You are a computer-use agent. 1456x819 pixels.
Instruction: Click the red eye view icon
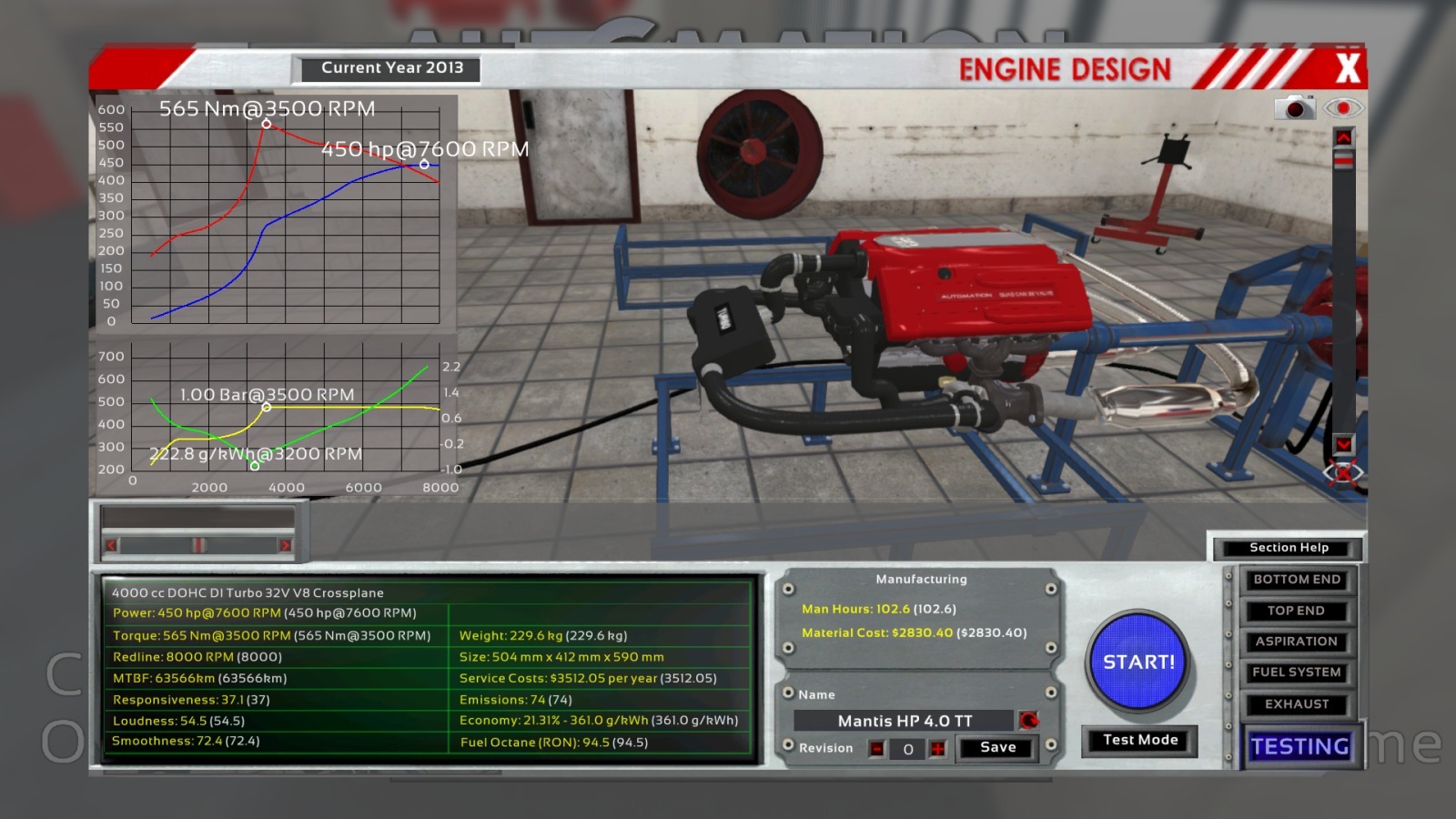pyautogui.click(x=1343, y=108)
